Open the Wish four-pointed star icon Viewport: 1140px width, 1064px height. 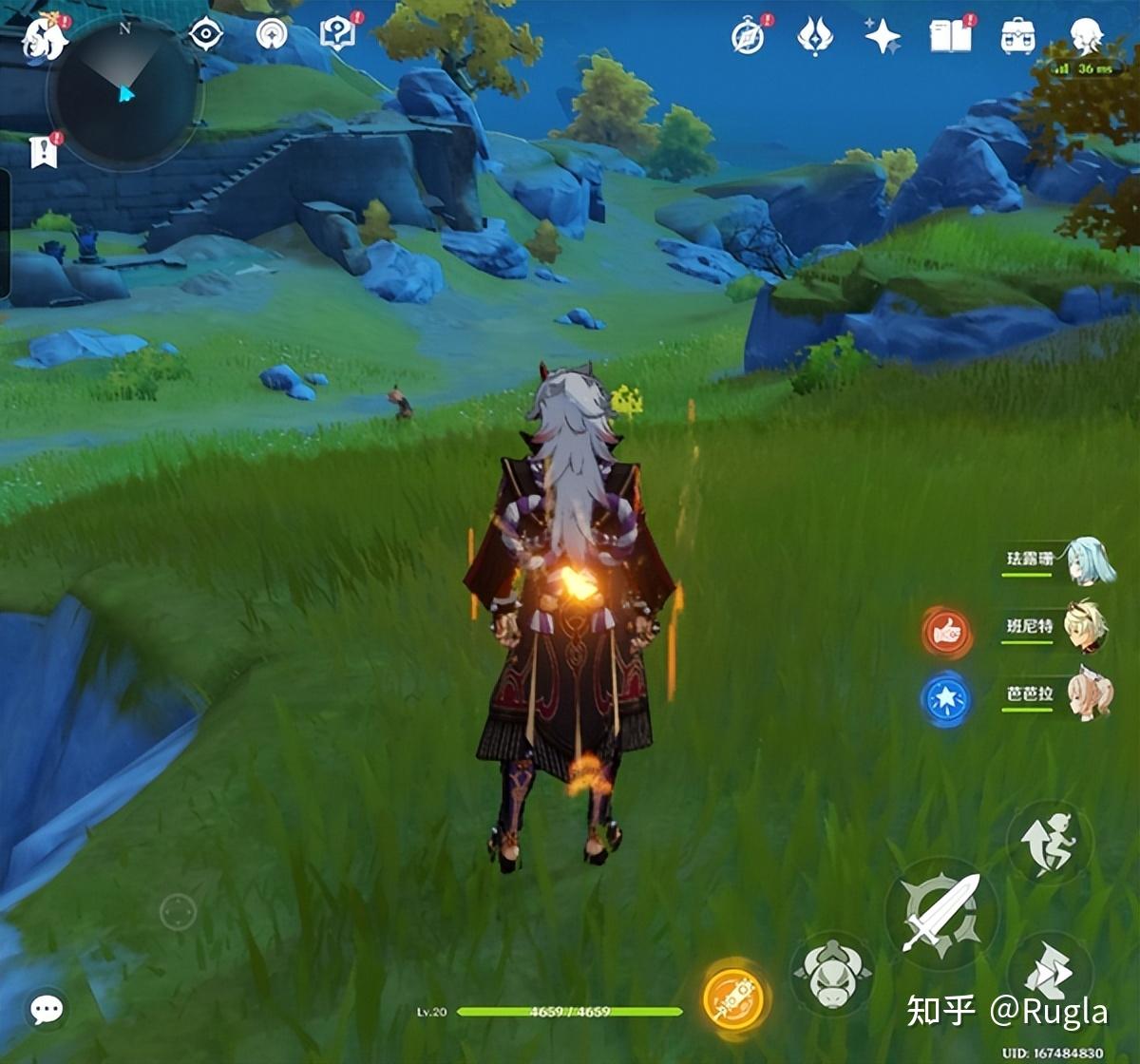click(882, 37)
